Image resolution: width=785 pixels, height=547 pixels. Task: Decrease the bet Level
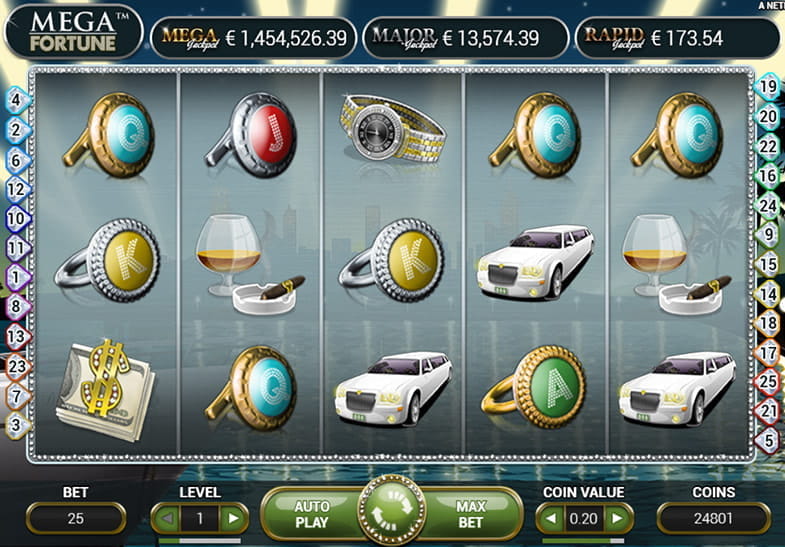pos(166,518)
